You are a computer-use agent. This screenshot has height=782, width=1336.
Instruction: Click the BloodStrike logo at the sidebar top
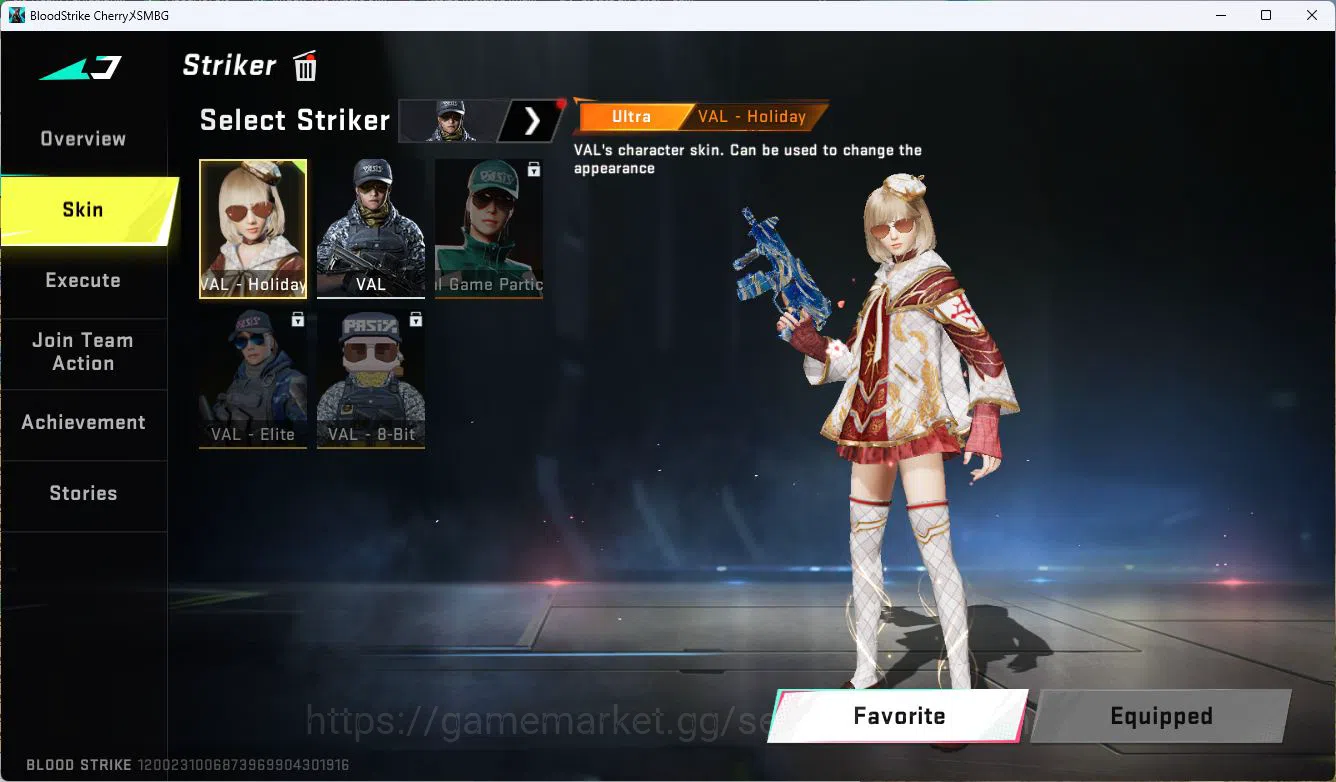point(80,67)
